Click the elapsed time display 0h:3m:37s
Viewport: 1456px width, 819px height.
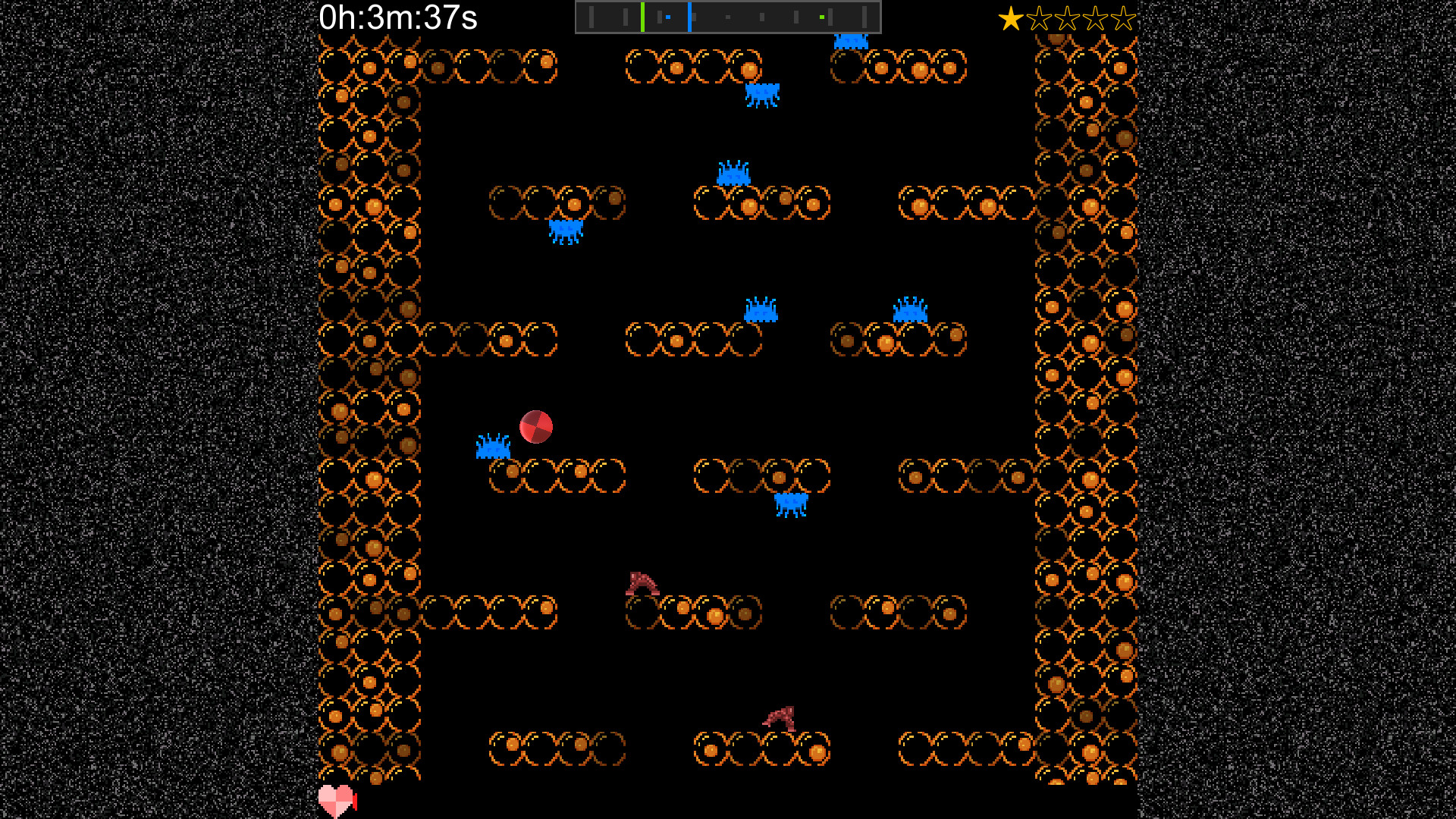[x=397, y=17]
